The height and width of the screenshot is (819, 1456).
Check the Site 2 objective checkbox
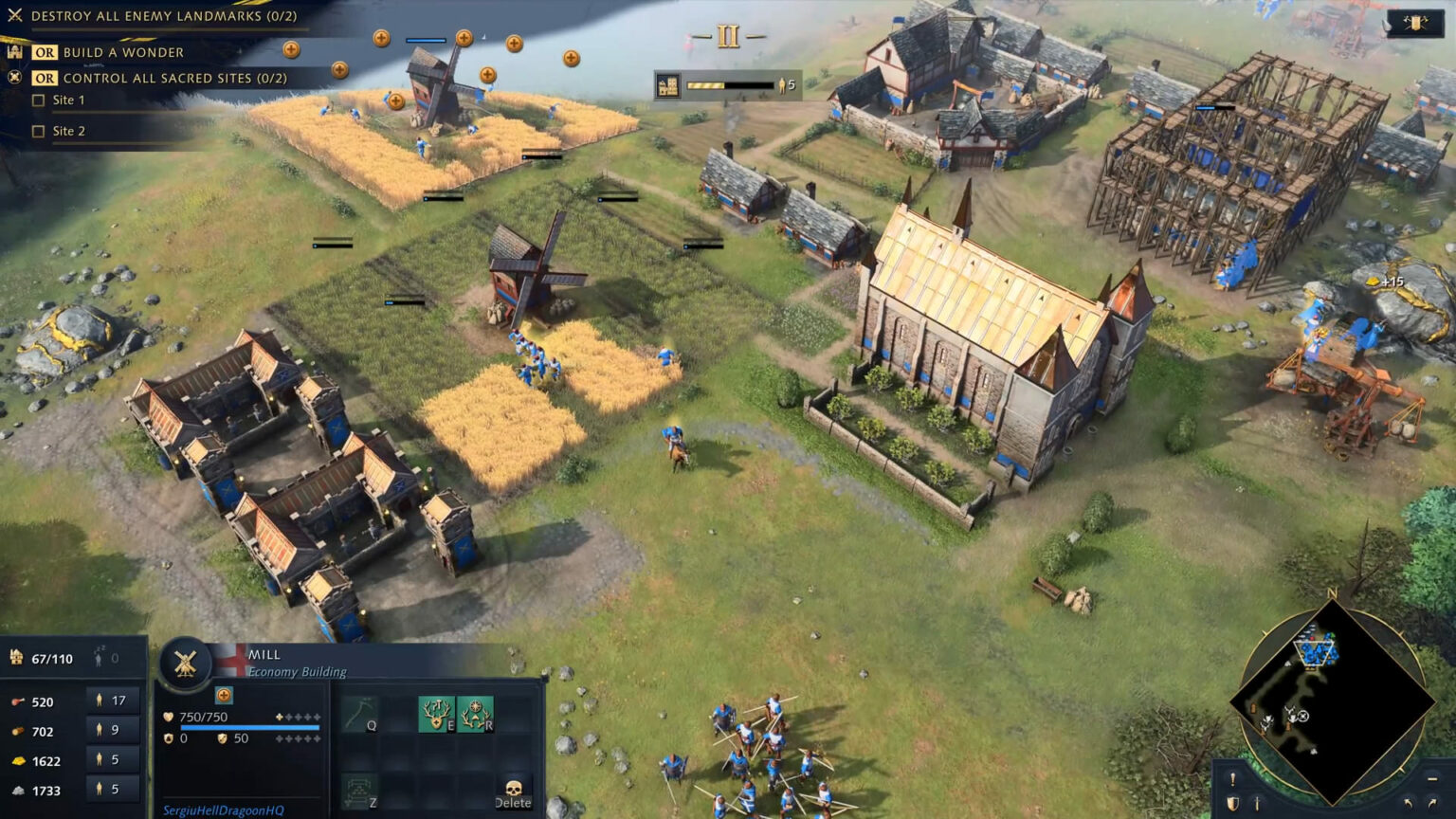[x=39, y=131]
